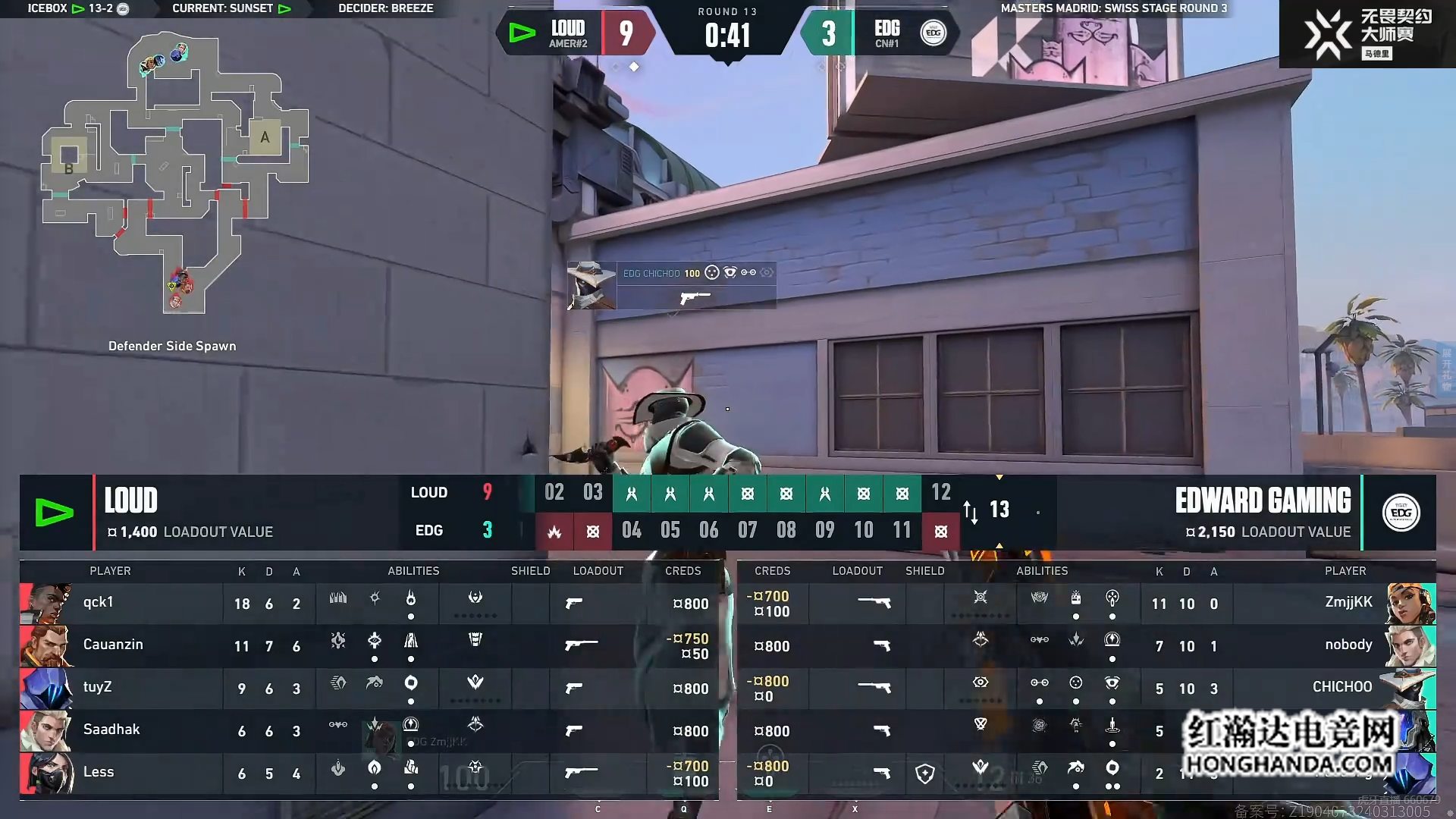
Task: Choose the player named nobody
Action: click(1086, 646)
